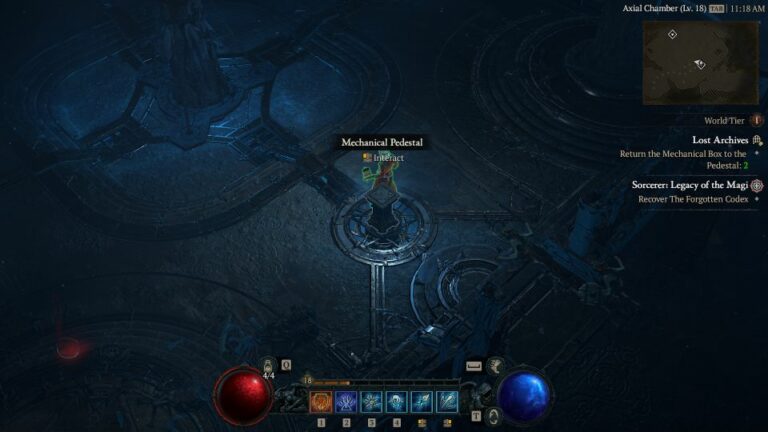Open Sorcerer: Legacy of the Magi quest

690,185
